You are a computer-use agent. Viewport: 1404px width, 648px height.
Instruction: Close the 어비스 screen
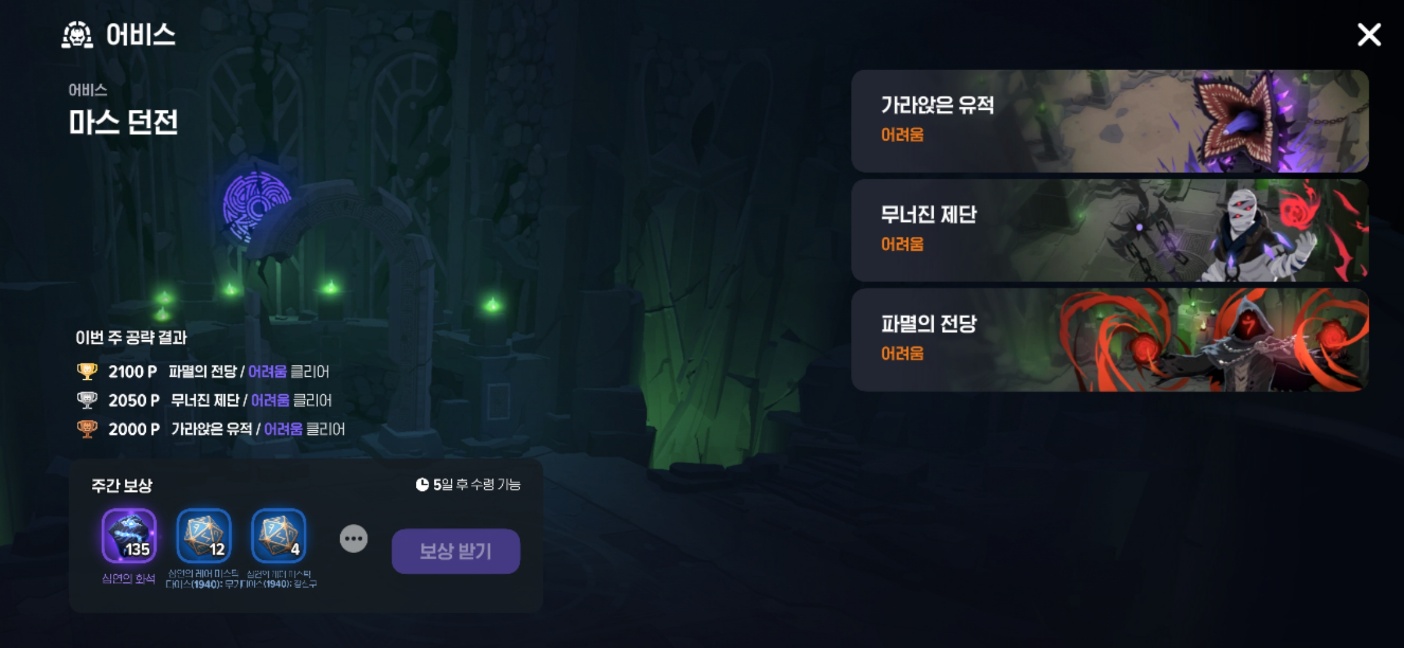pyautogui.click(x=1368, y=36)
